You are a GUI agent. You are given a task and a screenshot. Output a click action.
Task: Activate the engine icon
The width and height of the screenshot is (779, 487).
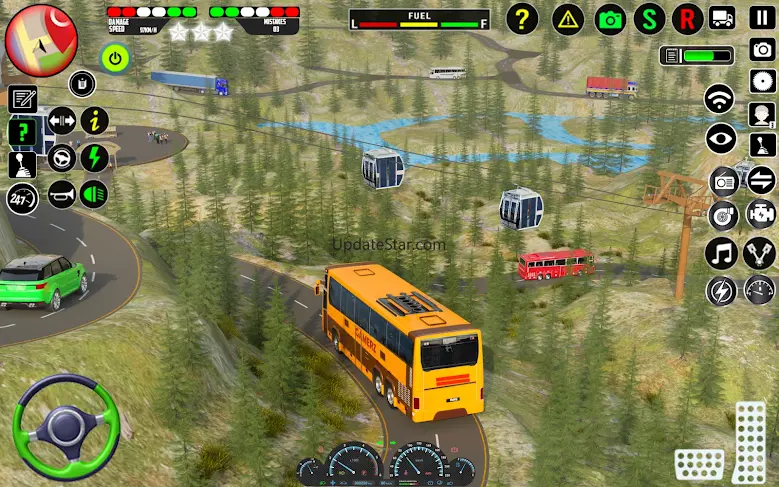tap(760, 213)
